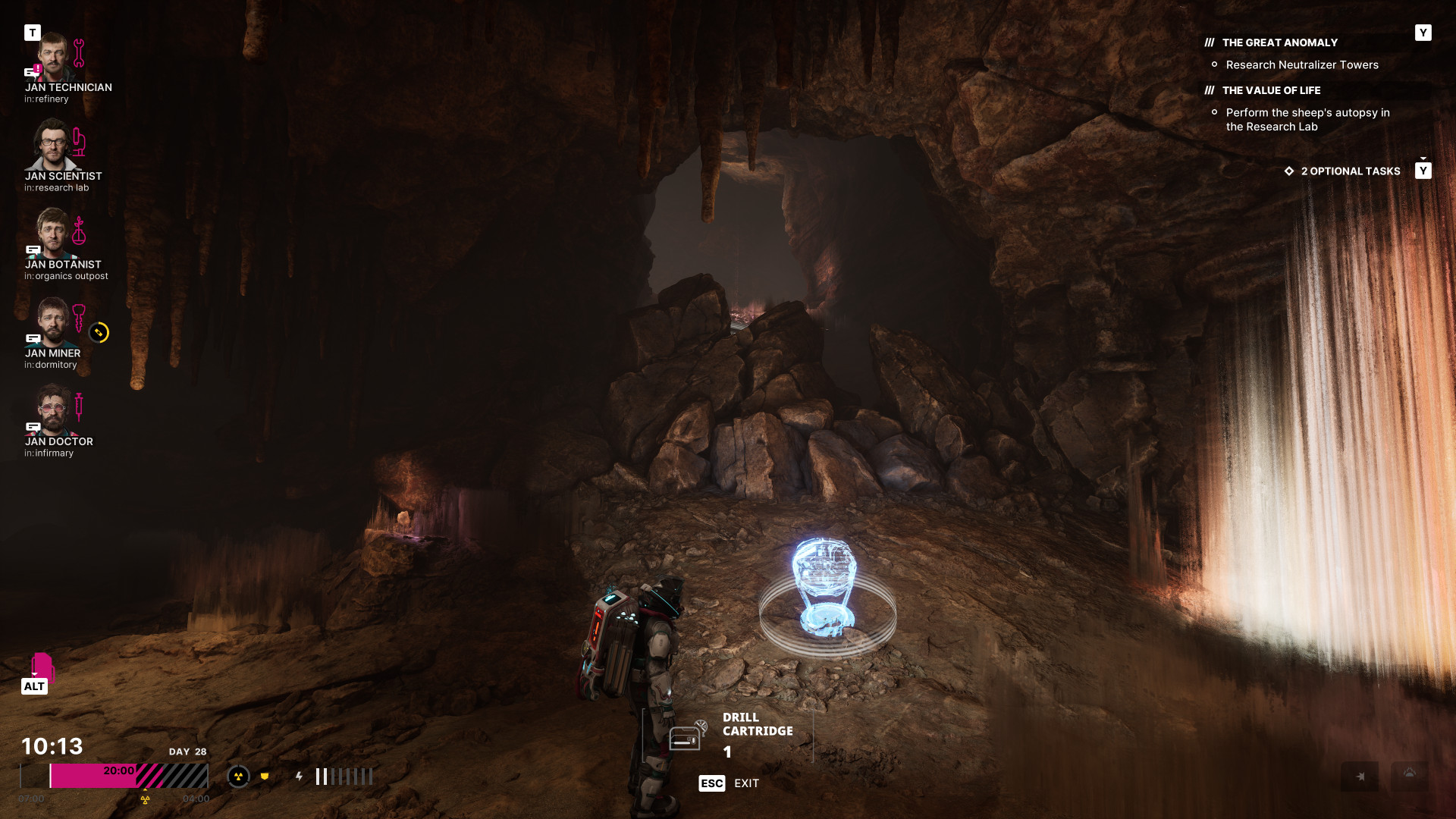Choose Jan Botanist's portrait
1456x819 pixels.
pyautogui.click(x=53, y=234)
